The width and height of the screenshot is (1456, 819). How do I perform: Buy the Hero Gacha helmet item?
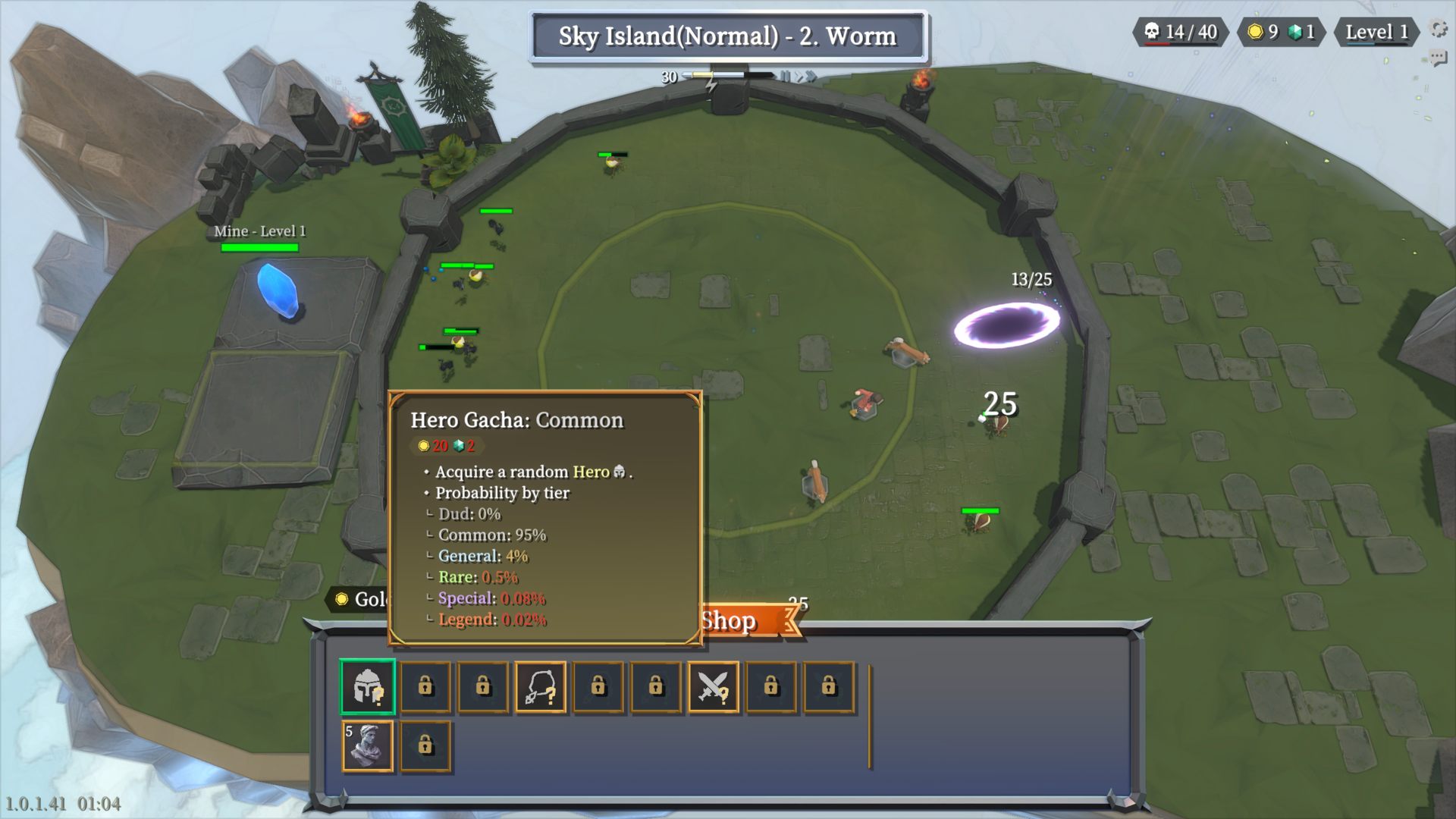[x=368, y=687]
